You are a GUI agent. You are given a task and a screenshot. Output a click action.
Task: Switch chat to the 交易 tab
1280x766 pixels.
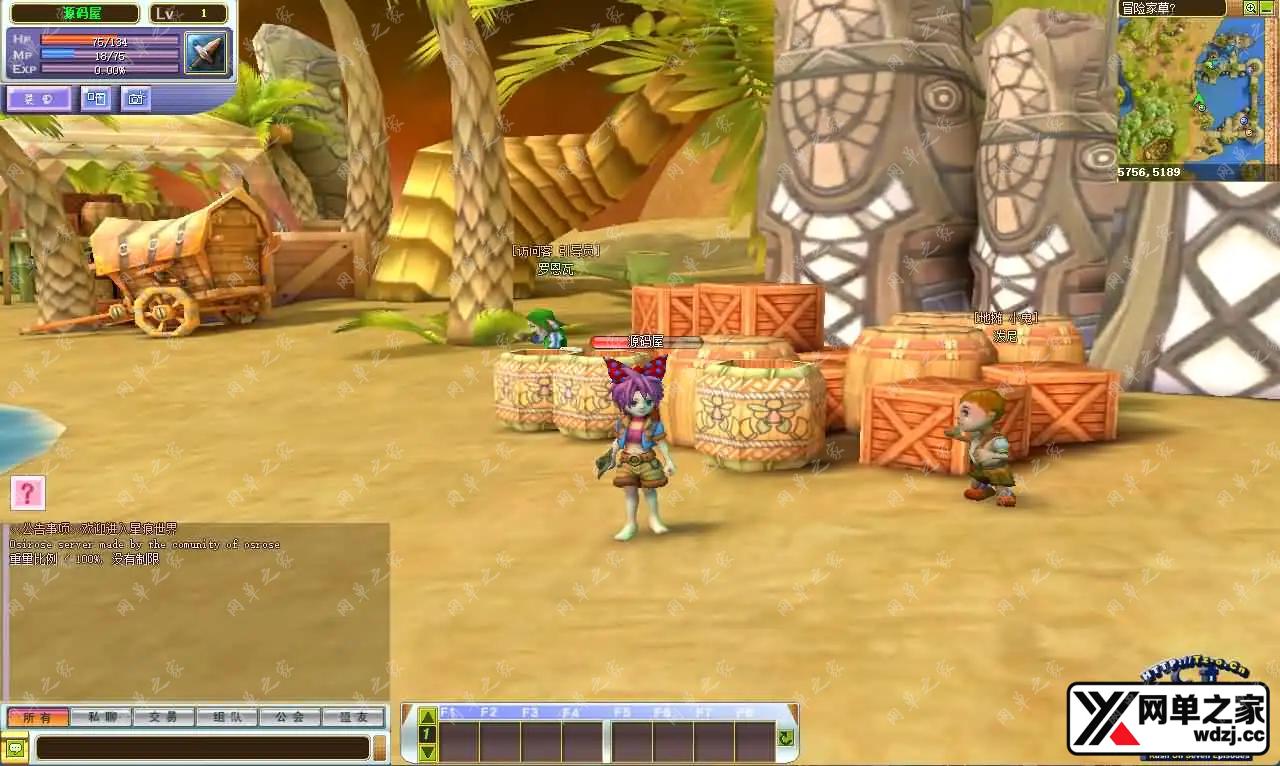click(x=164, y=717)
